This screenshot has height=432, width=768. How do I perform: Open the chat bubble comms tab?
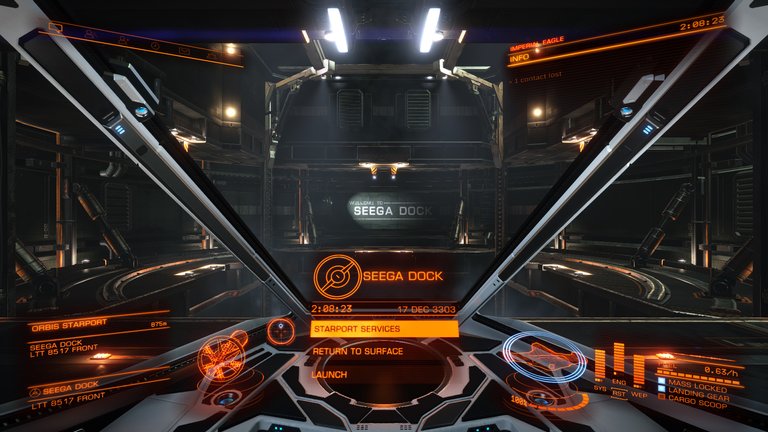55,28
